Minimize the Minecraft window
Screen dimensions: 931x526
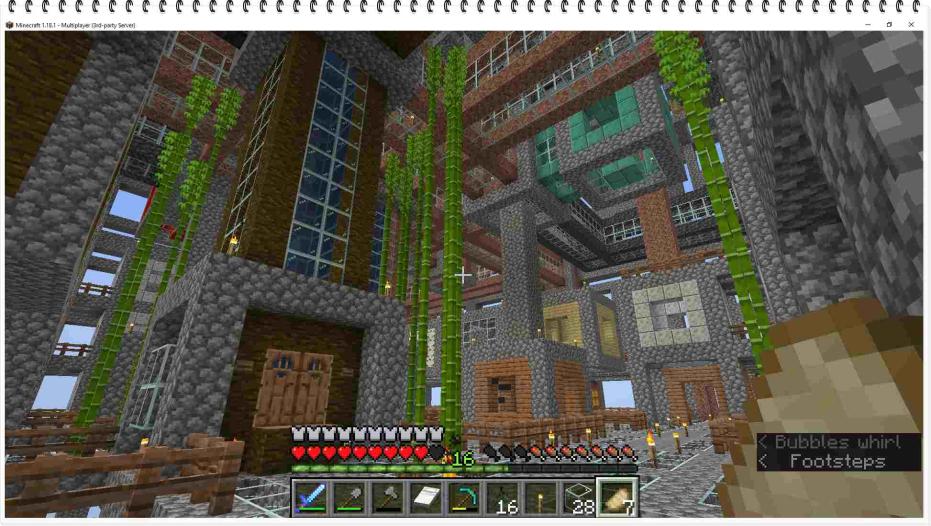pyautogui.click(x=867, y=25)
